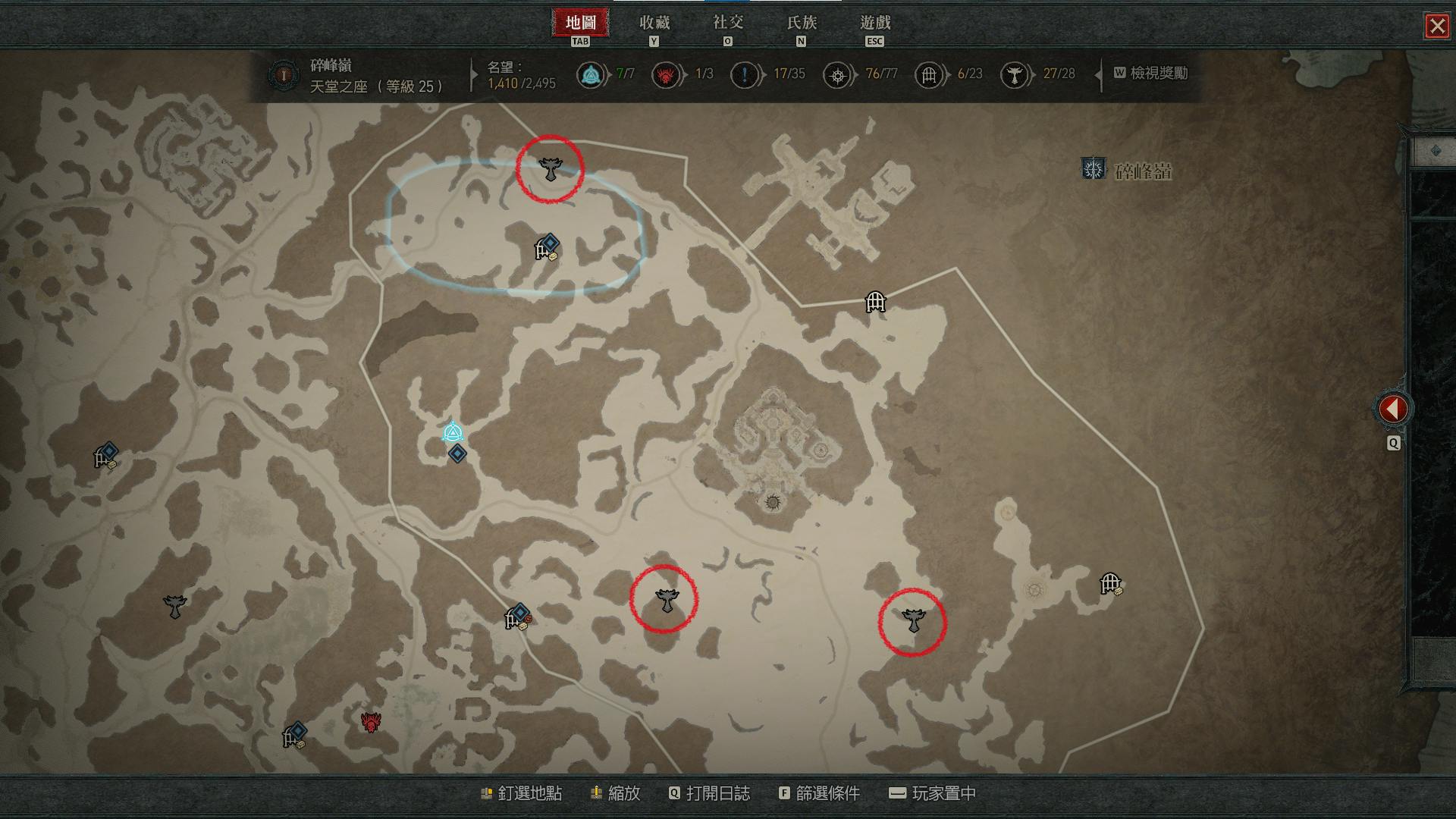1456x819 pixels.
Task: Select the cyan waypoint marker on map
Action: click(453, 433)
